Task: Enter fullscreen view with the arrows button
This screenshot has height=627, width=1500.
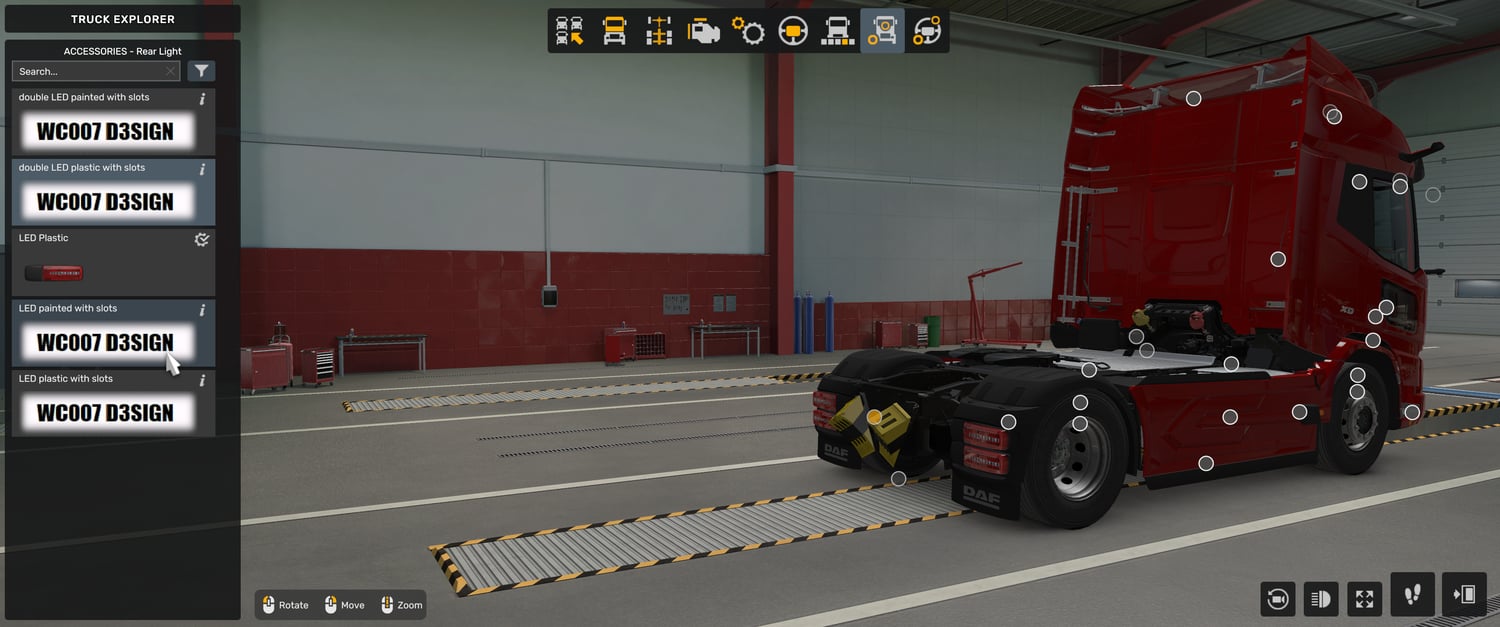Action: pos(1364,599)
